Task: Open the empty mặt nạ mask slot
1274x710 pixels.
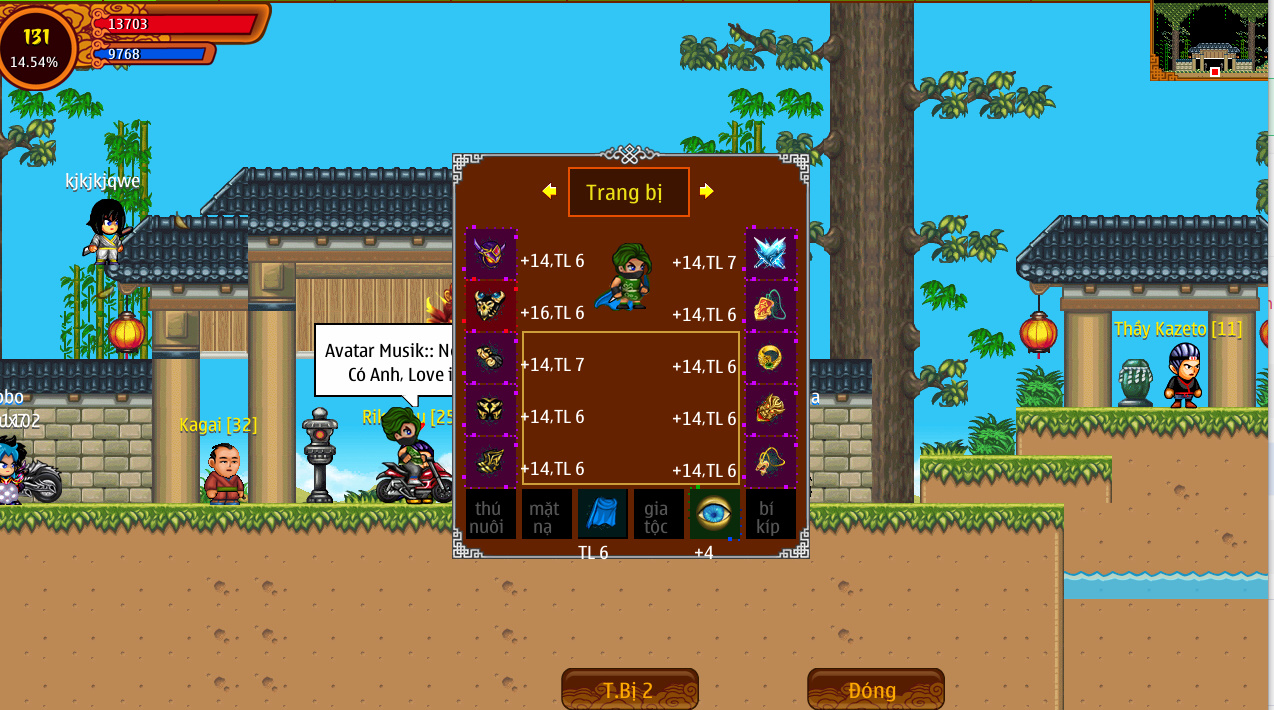Action: (x=547, y=514)
